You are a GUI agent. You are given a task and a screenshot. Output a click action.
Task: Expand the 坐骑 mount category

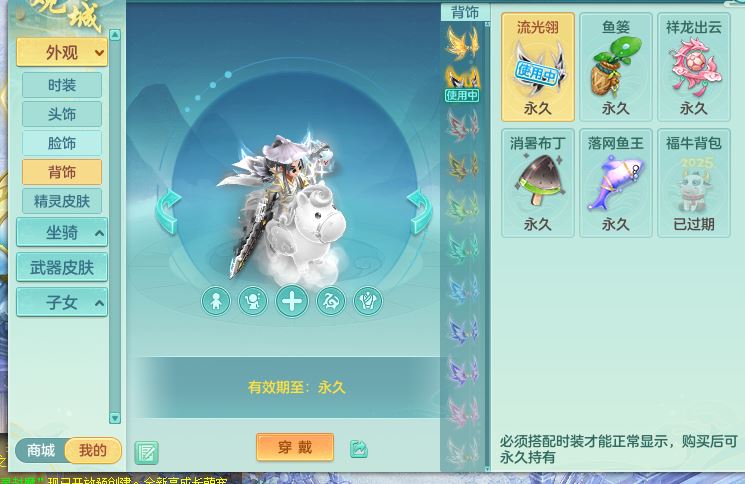(x=62, y=233)
